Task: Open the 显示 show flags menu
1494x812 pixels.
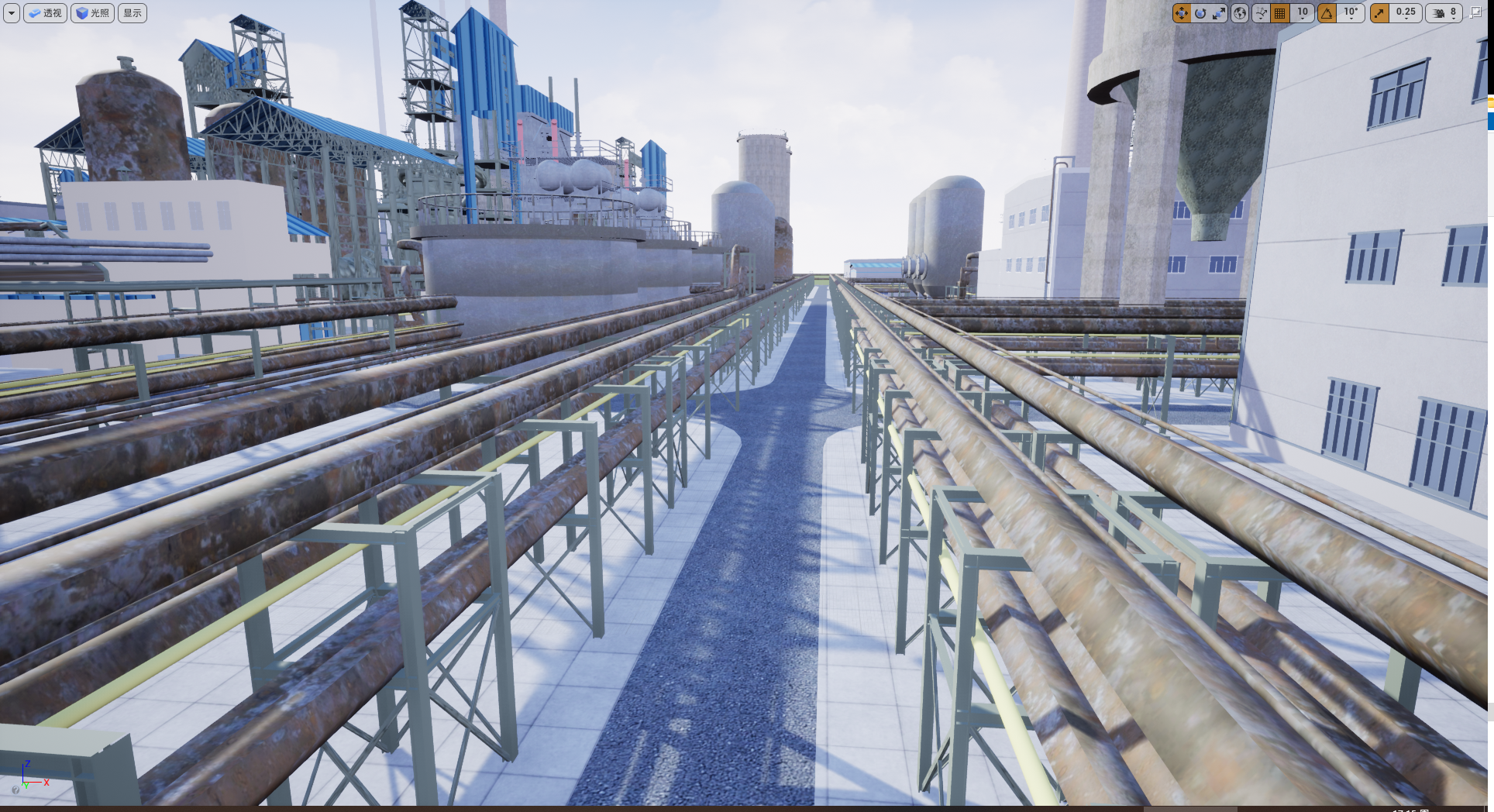Action: point(133,13)
